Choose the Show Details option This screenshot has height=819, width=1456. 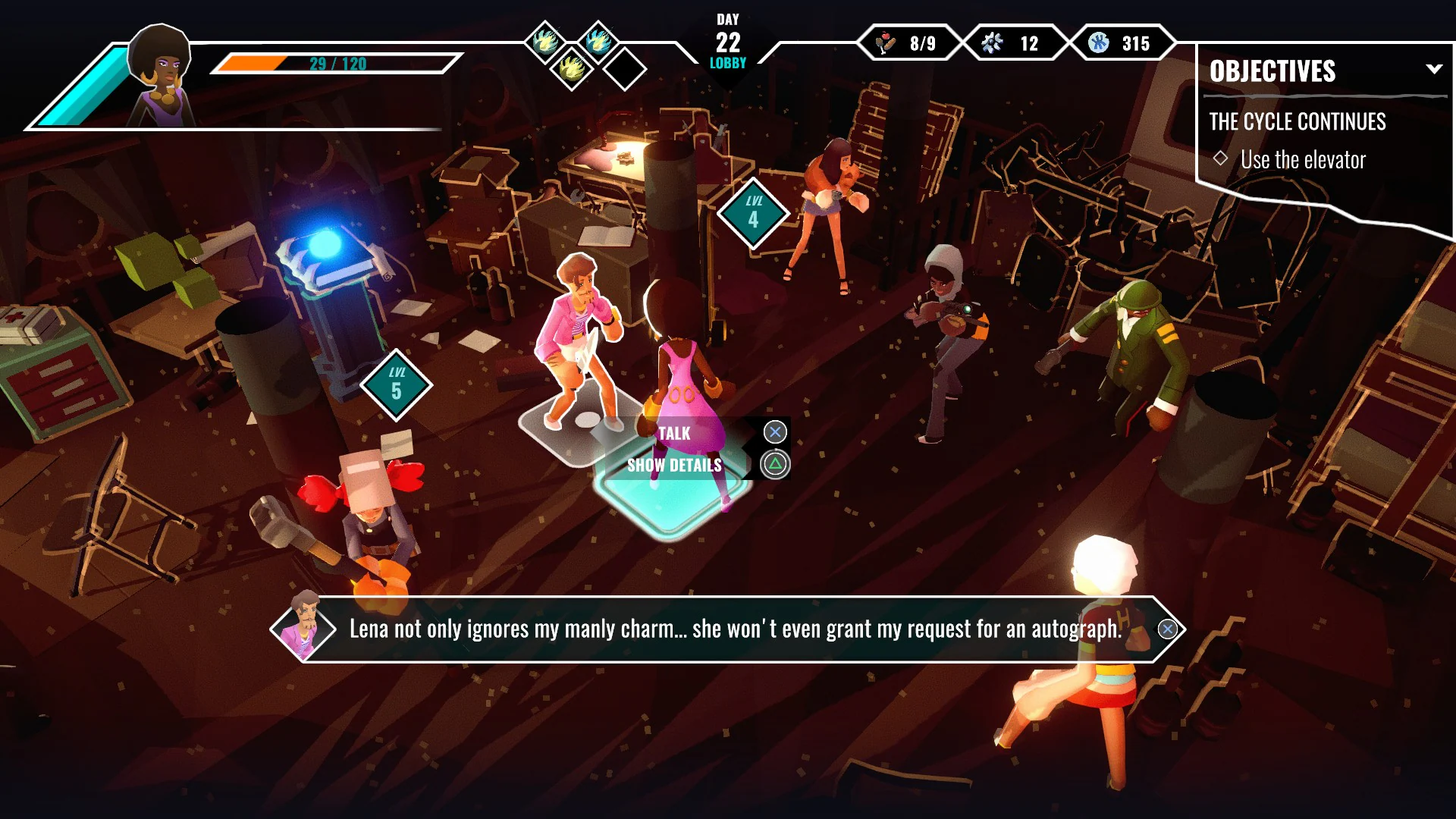point(673,465)
